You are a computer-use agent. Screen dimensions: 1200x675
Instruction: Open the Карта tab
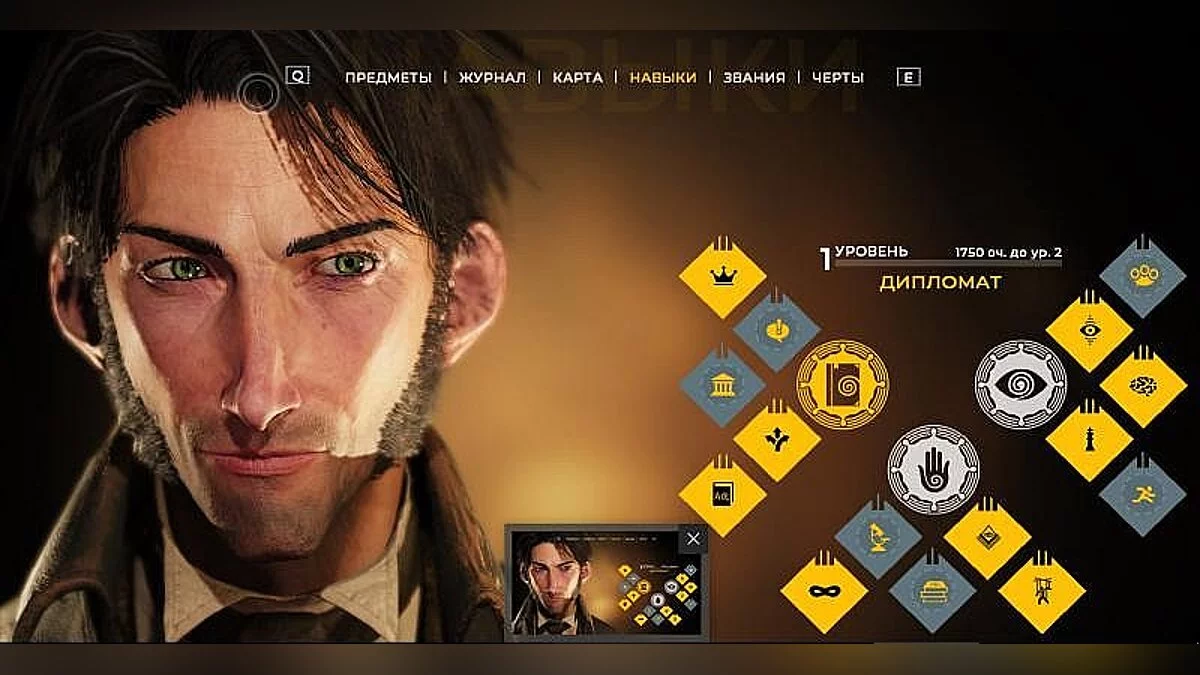click(577, 77)
